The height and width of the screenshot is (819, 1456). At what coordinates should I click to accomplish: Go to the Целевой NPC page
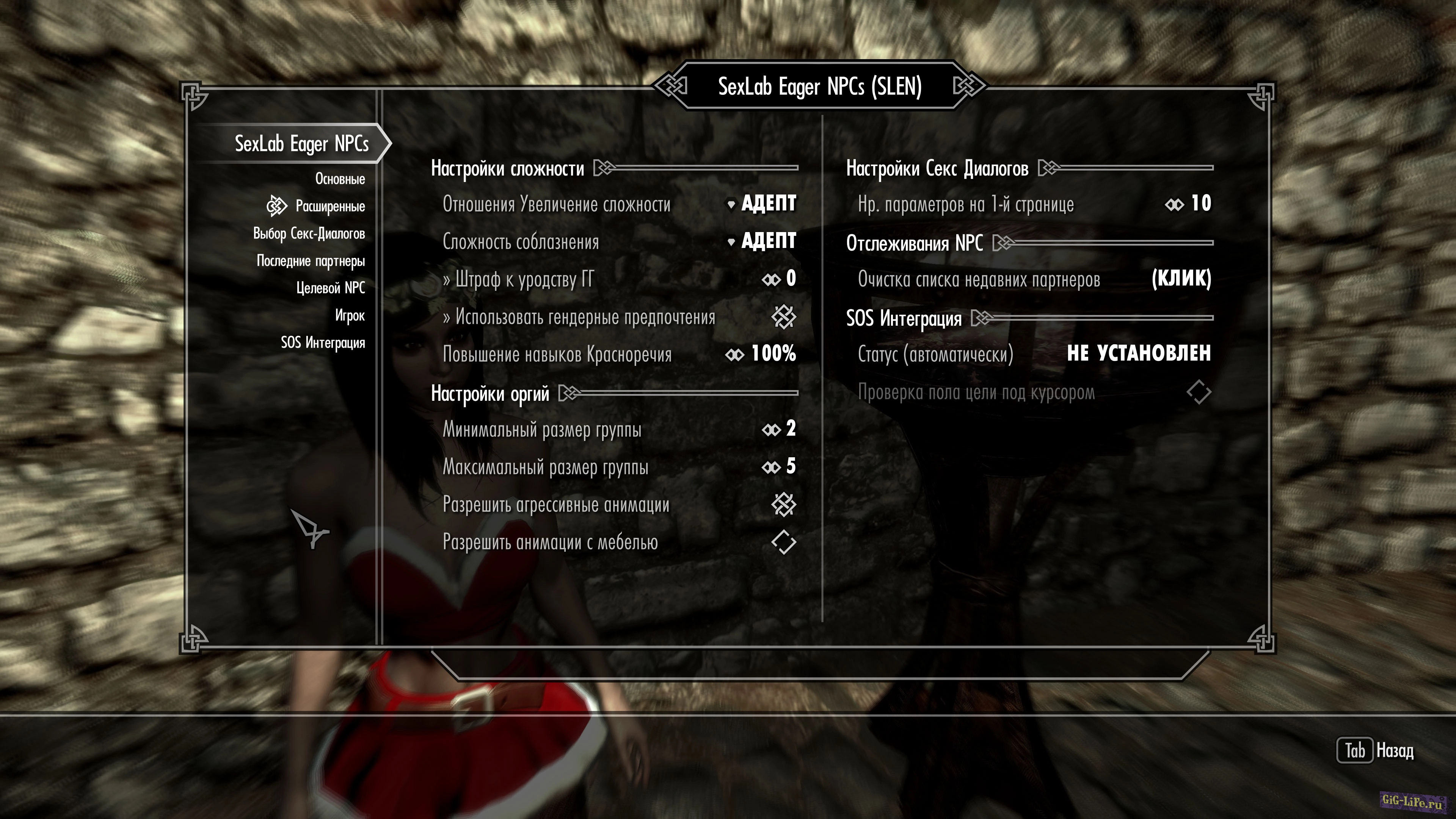pos(331,288)
